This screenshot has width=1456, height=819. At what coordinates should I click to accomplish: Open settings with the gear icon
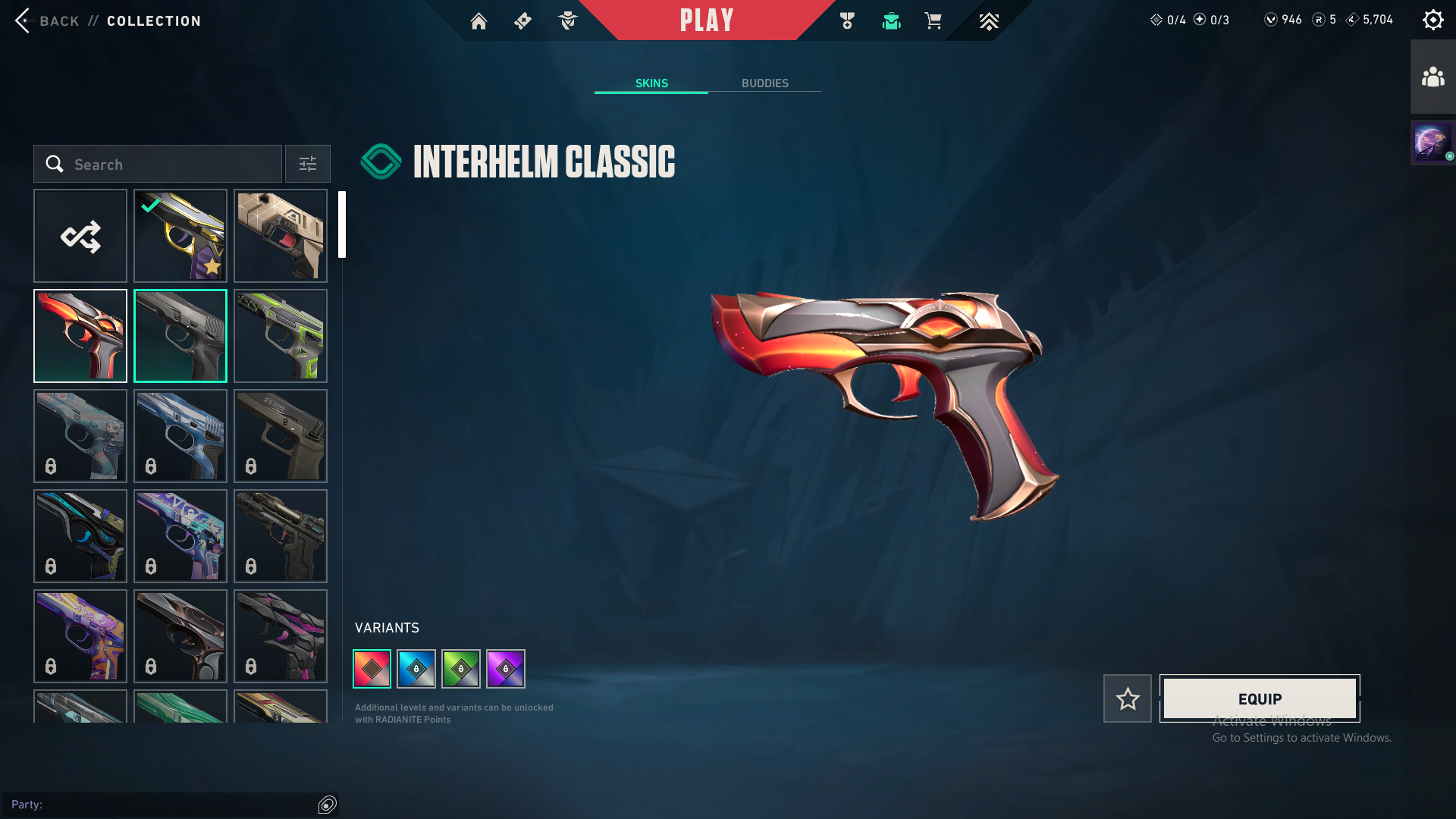pos(1432,20)
